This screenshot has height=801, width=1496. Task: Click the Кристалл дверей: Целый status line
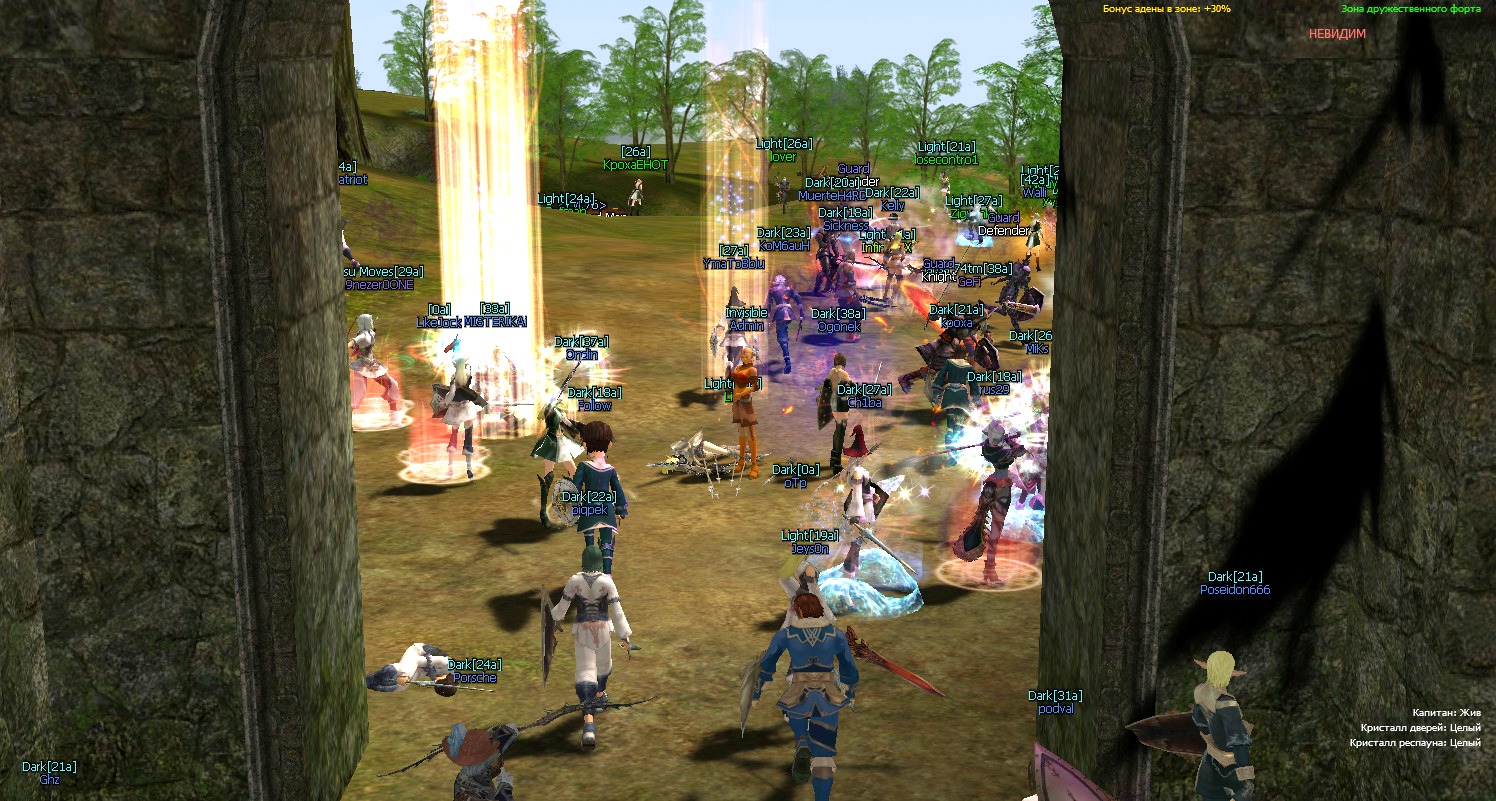1423,728
